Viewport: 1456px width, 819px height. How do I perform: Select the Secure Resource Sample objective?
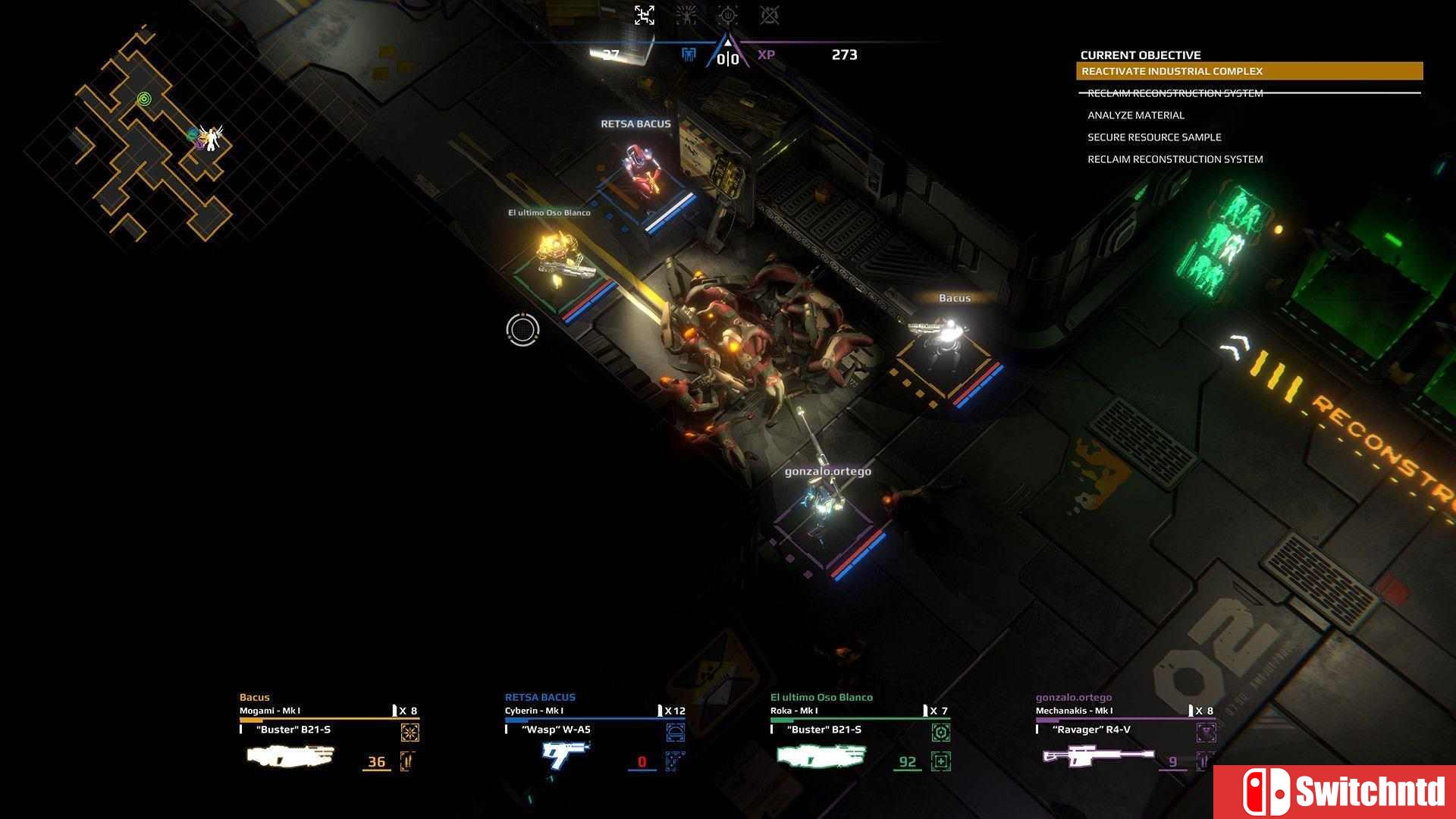(x=1153, y=137)
